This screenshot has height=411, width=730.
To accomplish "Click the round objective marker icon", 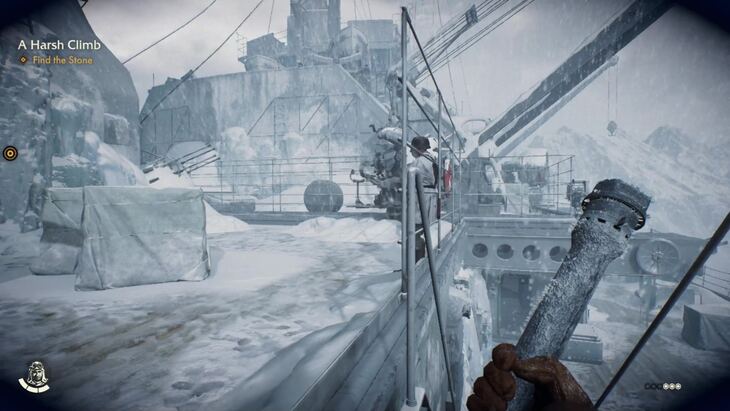I will point(10,153).
